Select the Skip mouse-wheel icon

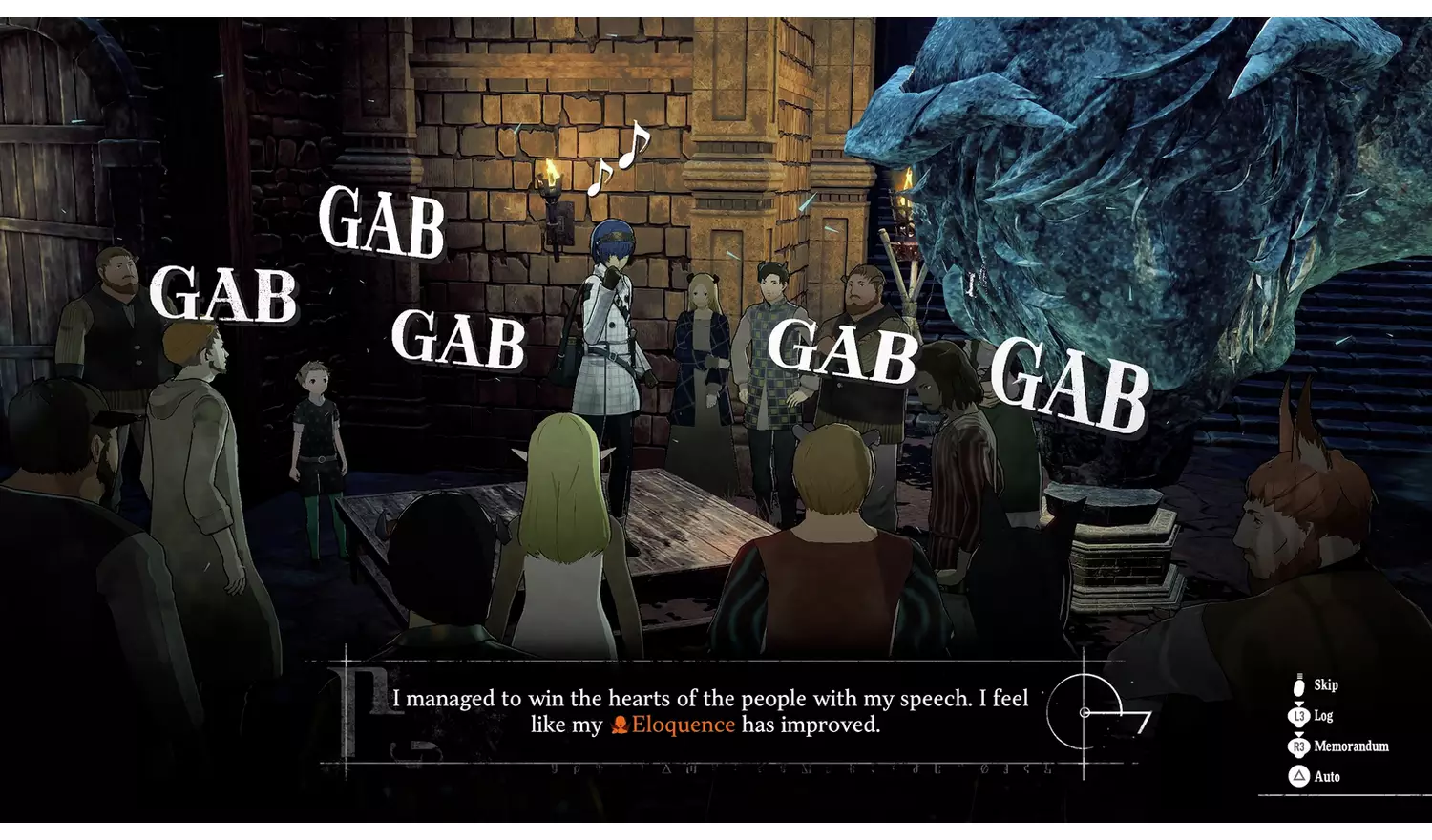(1299, 685)
